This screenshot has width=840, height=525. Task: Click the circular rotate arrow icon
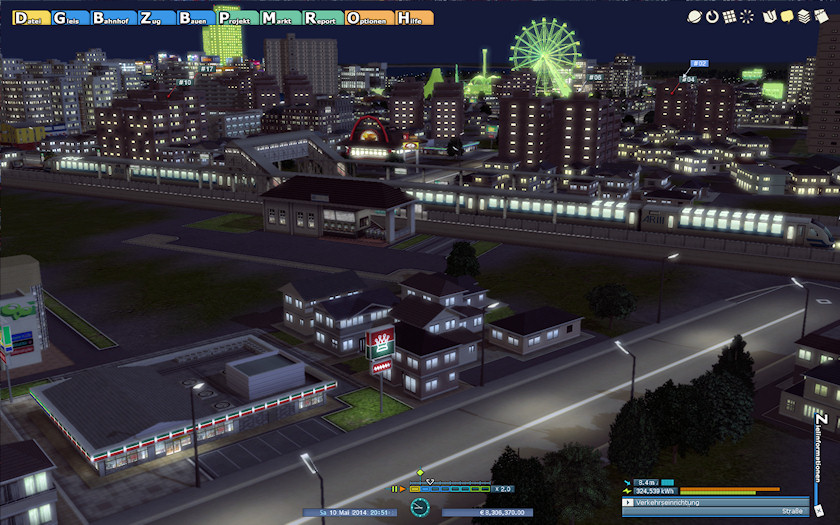click(x=712, y=16)
